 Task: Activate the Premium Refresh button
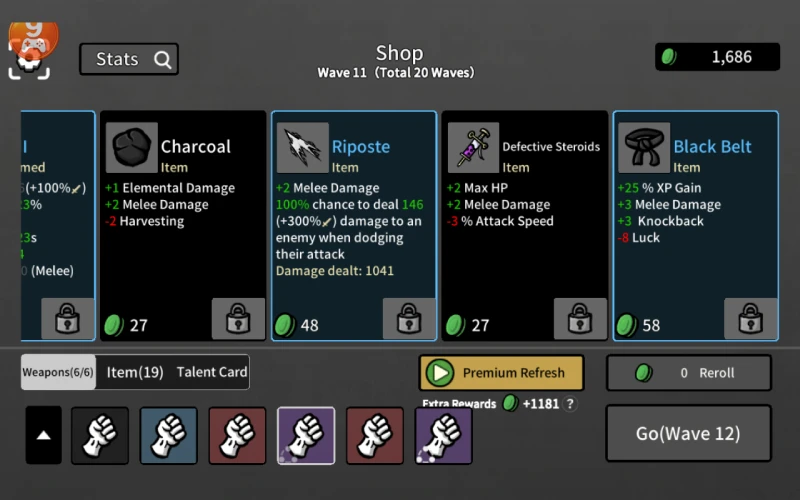pyautogui.click(x=501, y=373)
